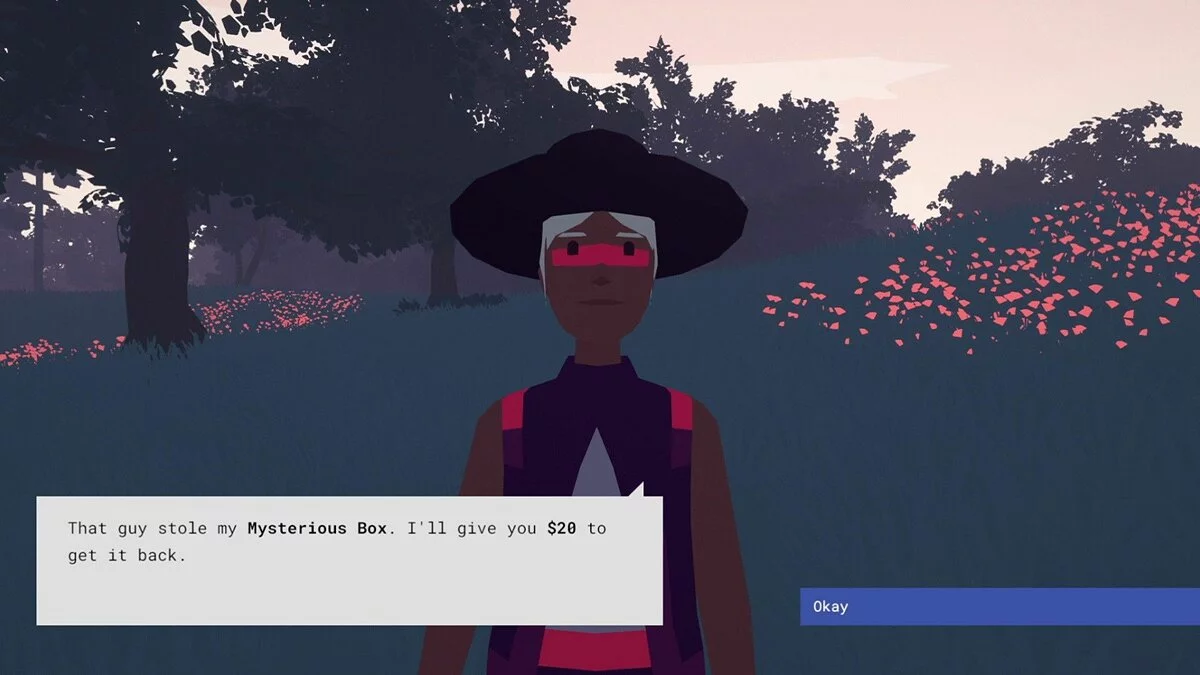Choose the Okay dialogue reply
Image resolution: width=1200 pixels, height=675 pixels.
[998, 606]
